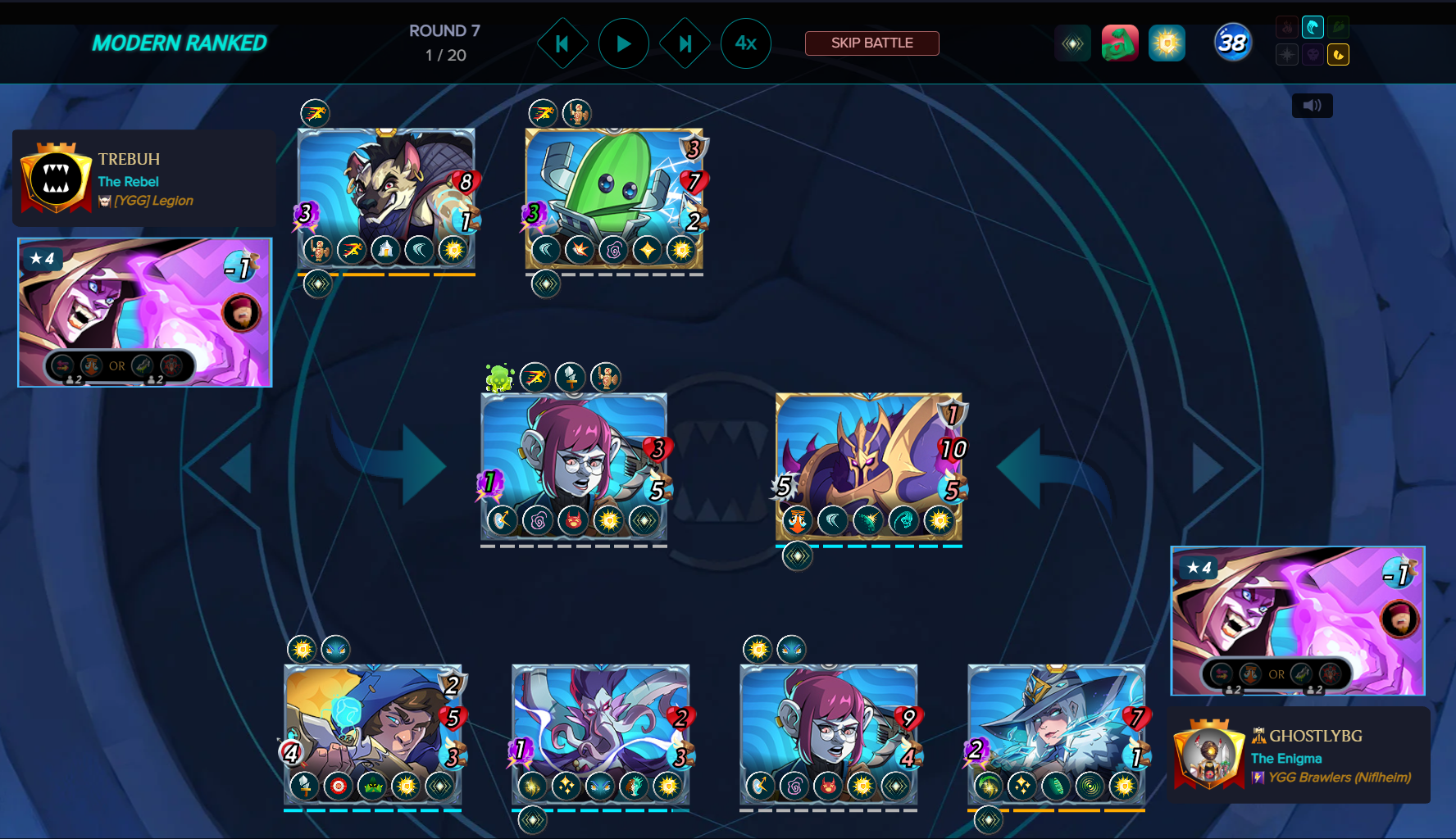This screenshot has width=1456, height=839.
Task: Step back to the previous round
Action: point(562,43)
